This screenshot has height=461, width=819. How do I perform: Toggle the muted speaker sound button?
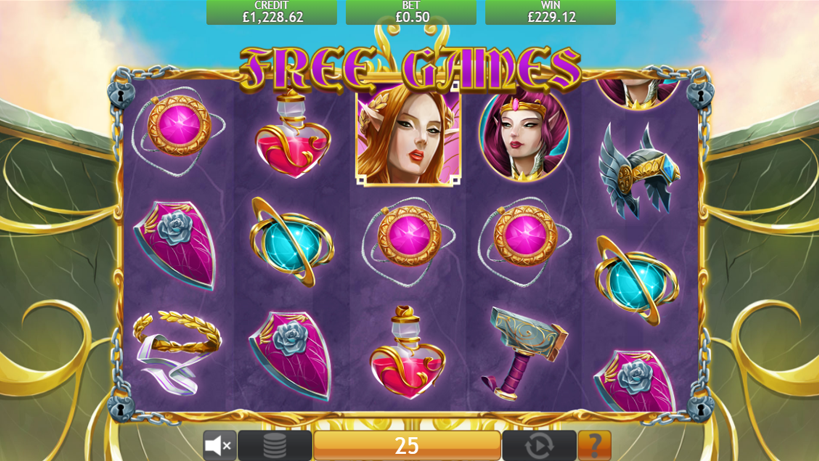219,445
